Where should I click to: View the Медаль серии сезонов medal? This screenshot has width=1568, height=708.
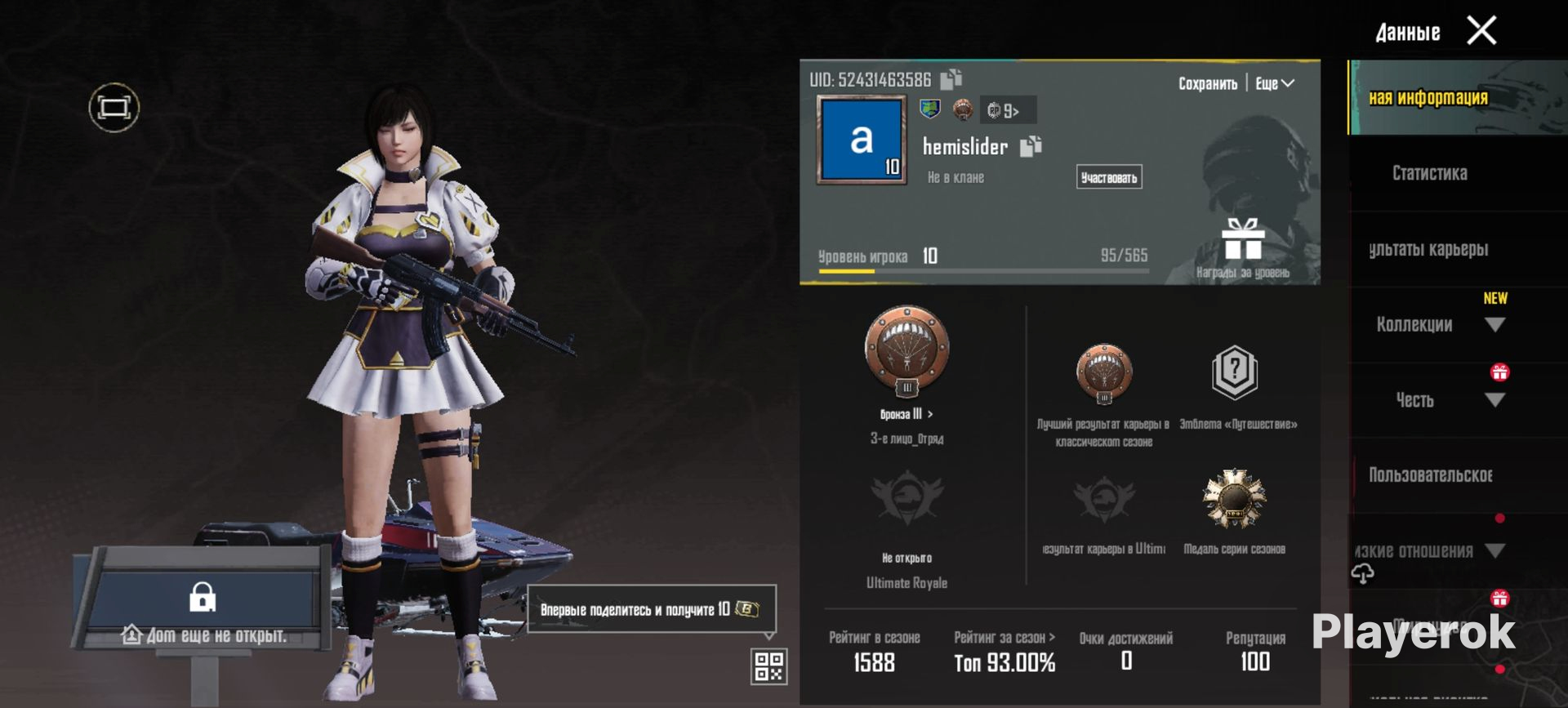pos(1234,500)
